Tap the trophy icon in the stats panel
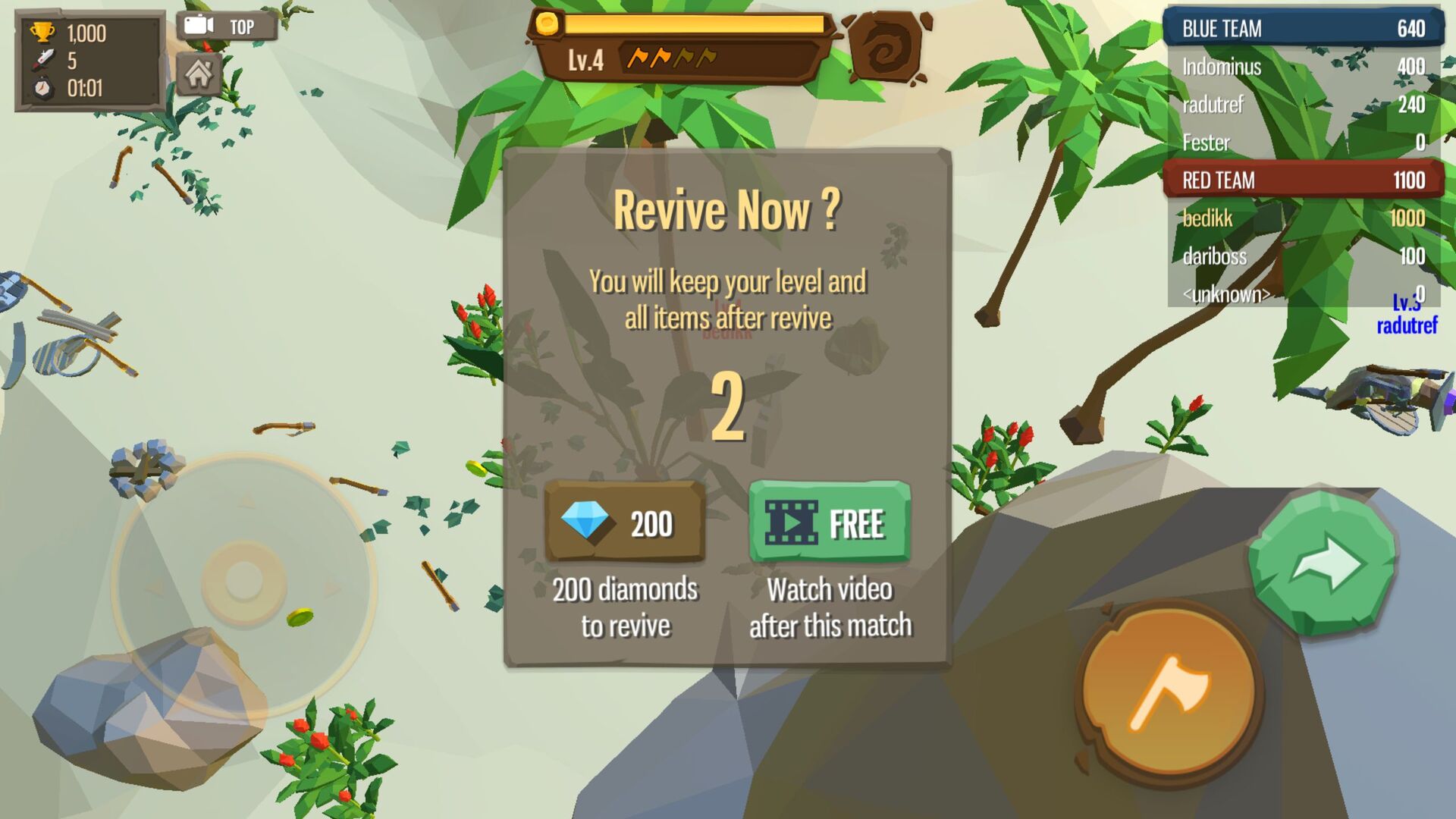 (x=43, y=32)
